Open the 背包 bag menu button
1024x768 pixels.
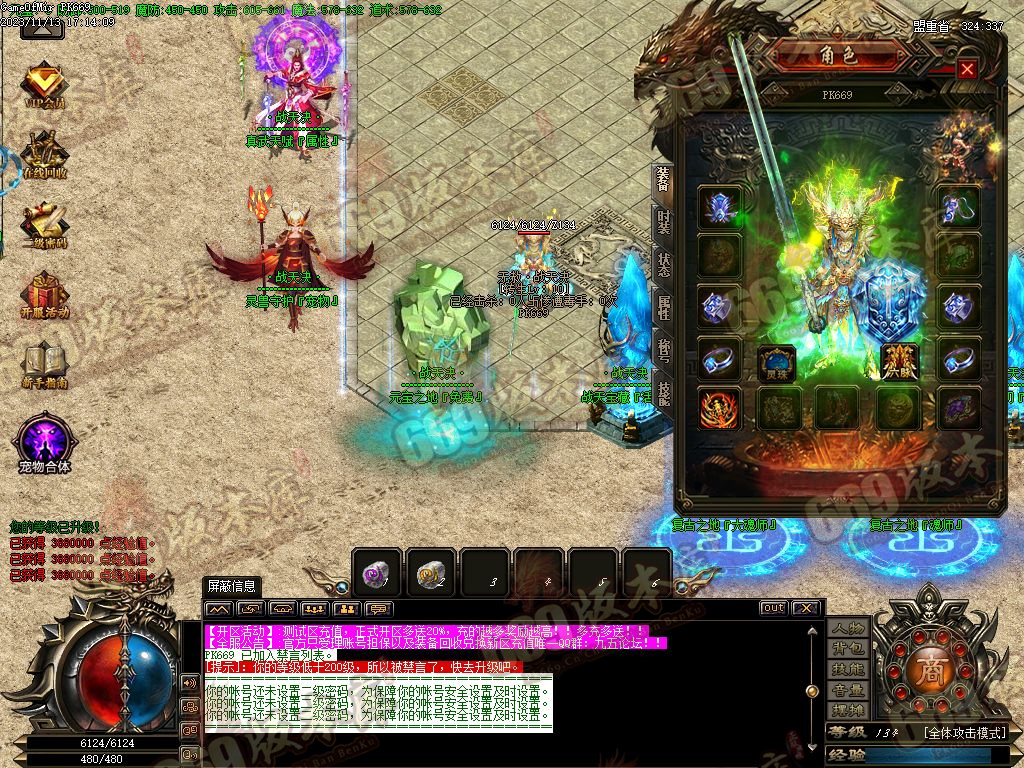848,648
